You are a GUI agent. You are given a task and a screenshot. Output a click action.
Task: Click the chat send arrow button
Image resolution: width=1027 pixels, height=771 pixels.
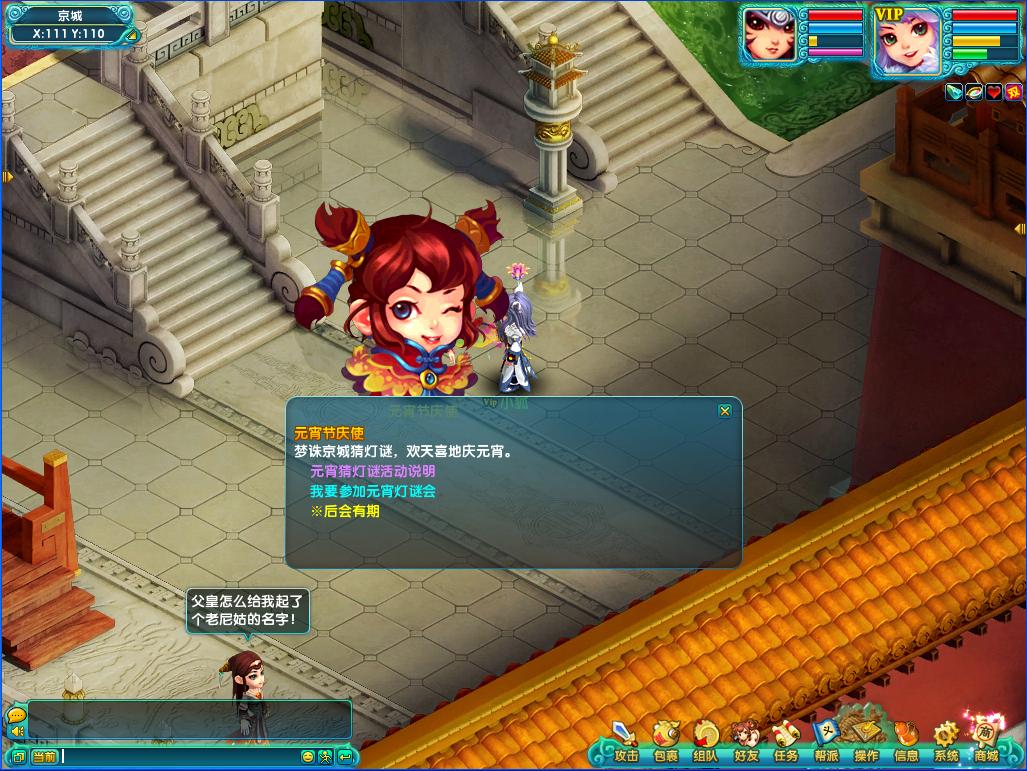[x=344, y=757]
